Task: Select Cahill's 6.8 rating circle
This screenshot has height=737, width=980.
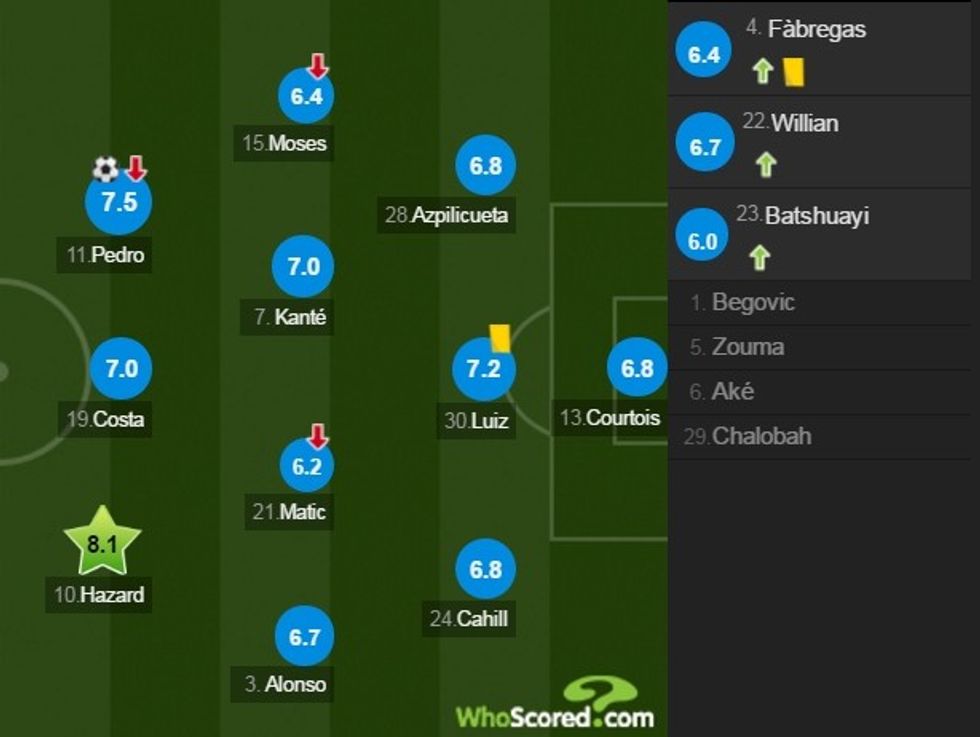Action: point(485,569)
